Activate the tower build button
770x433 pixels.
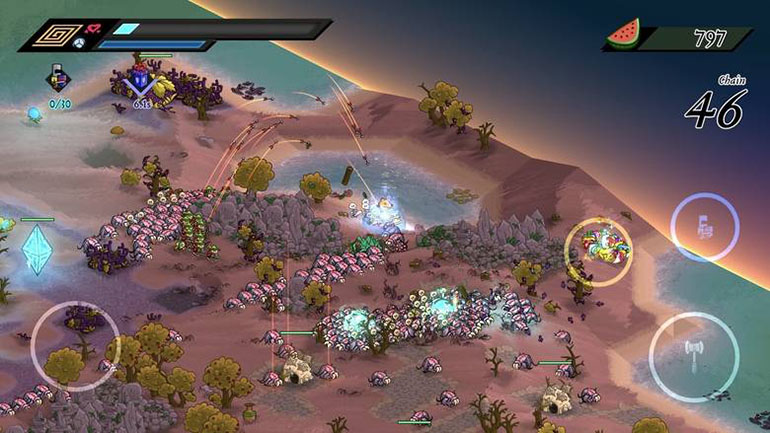click(x=704, y=227)
